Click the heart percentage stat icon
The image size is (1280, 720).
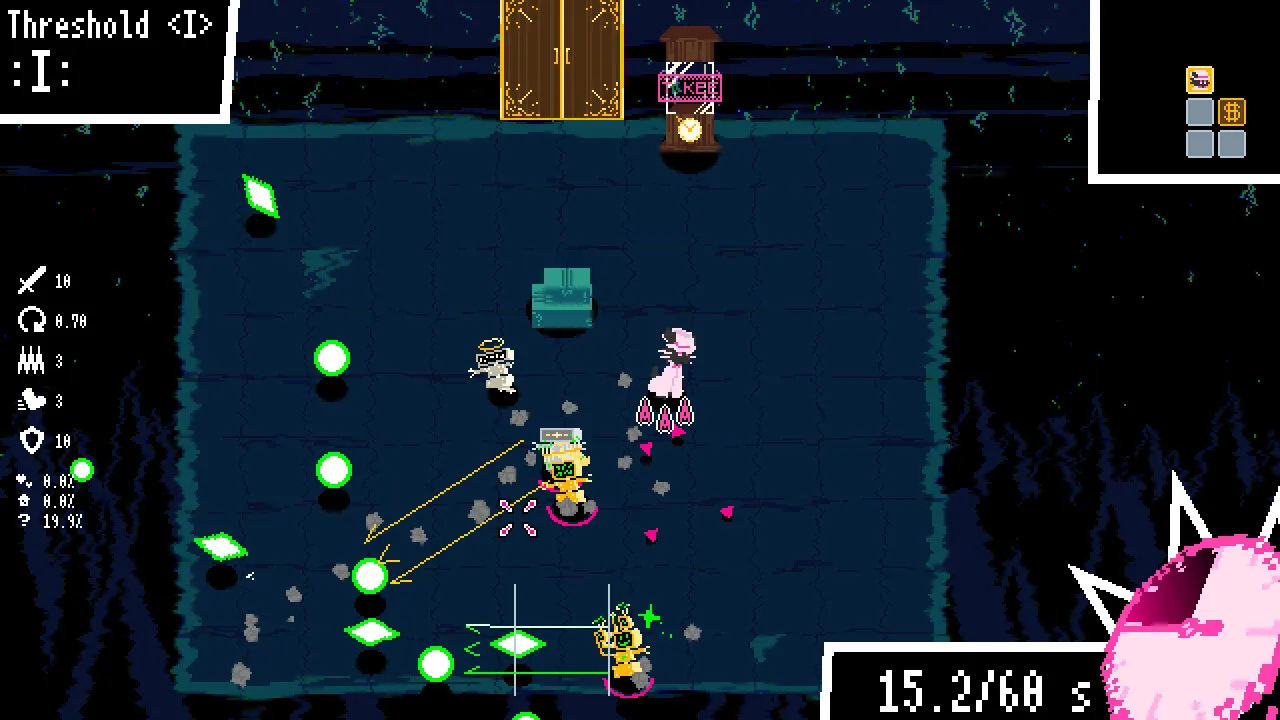22,480
